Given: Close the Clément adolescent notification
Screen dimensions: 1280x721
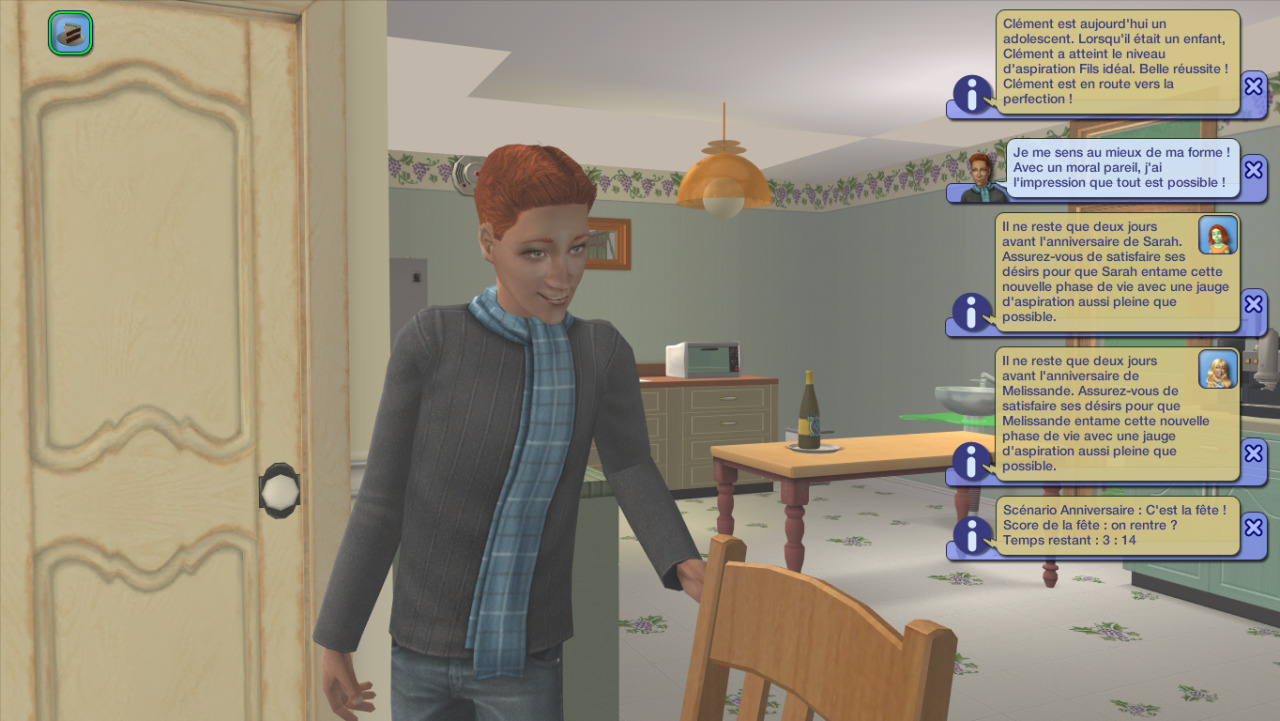Looking at the screenshot, I should coord(1253,86).
